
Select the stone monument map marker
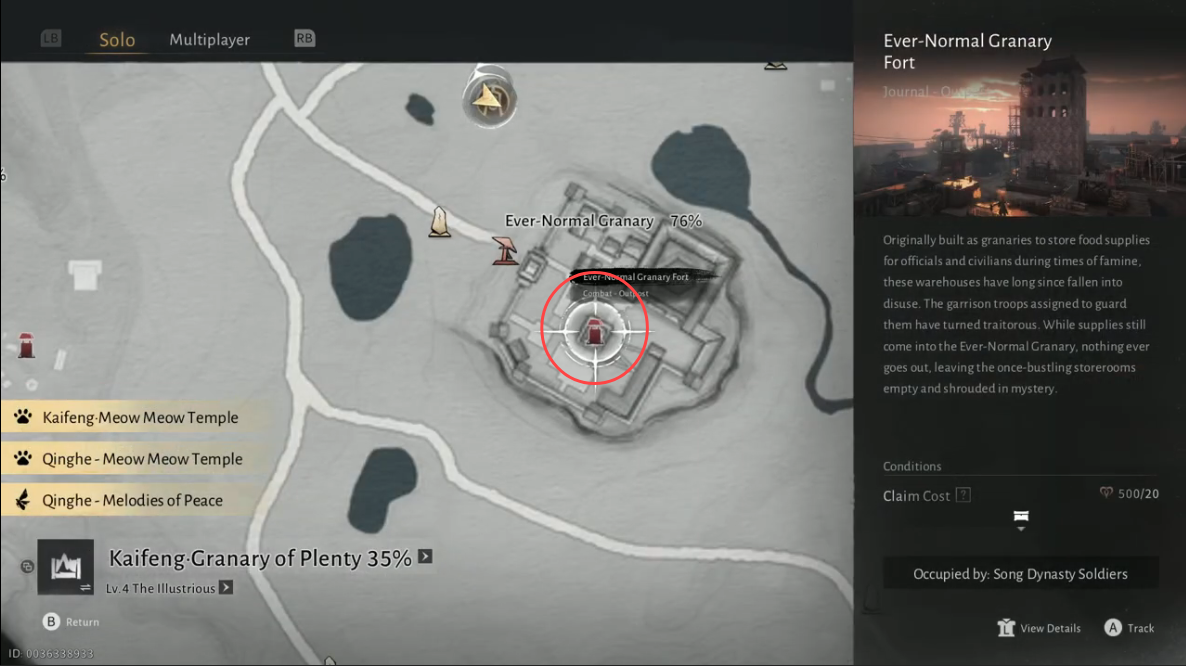tap(439, 222)
